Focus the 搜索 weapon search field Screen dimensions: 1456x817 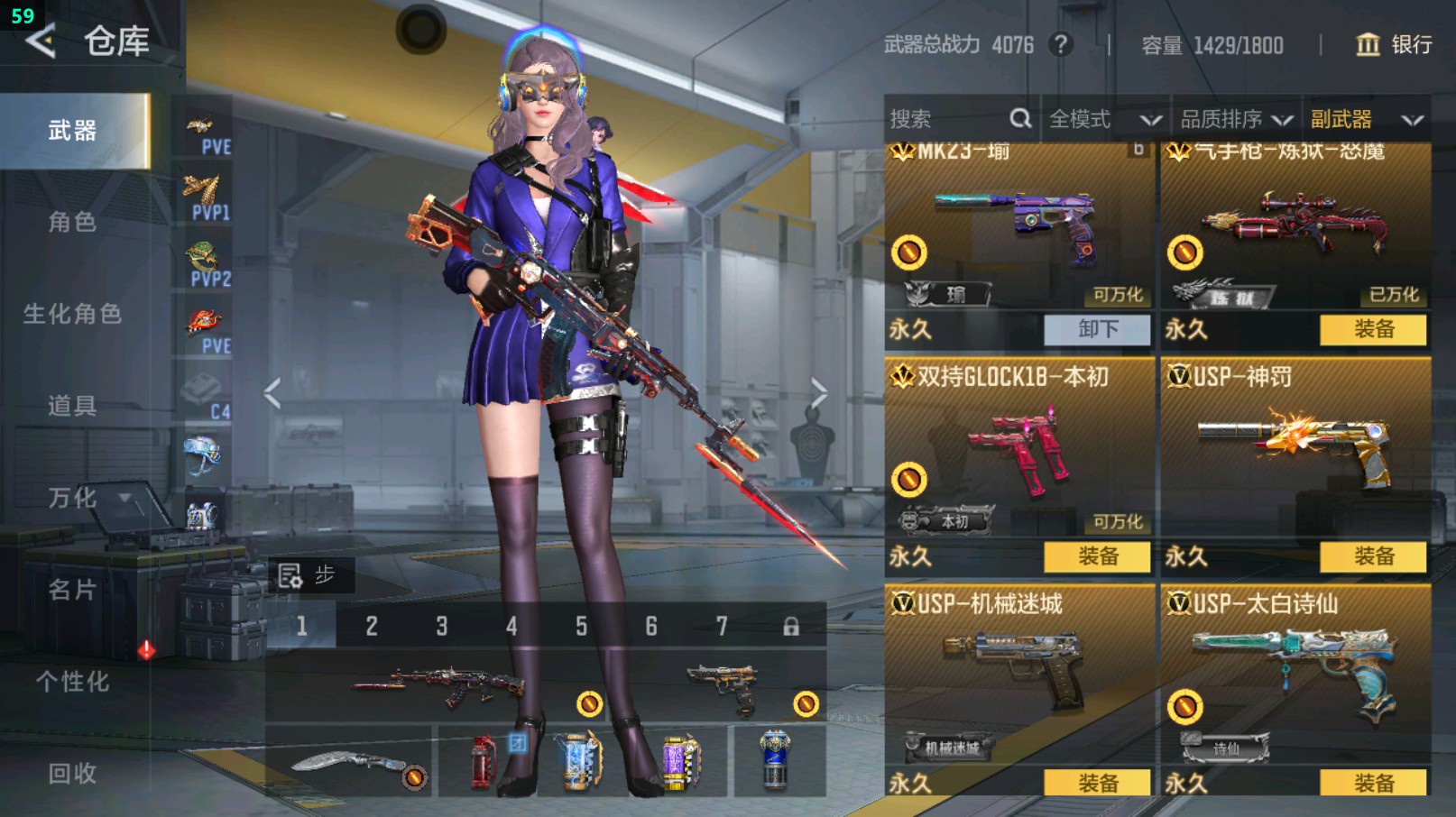point(947,119)
